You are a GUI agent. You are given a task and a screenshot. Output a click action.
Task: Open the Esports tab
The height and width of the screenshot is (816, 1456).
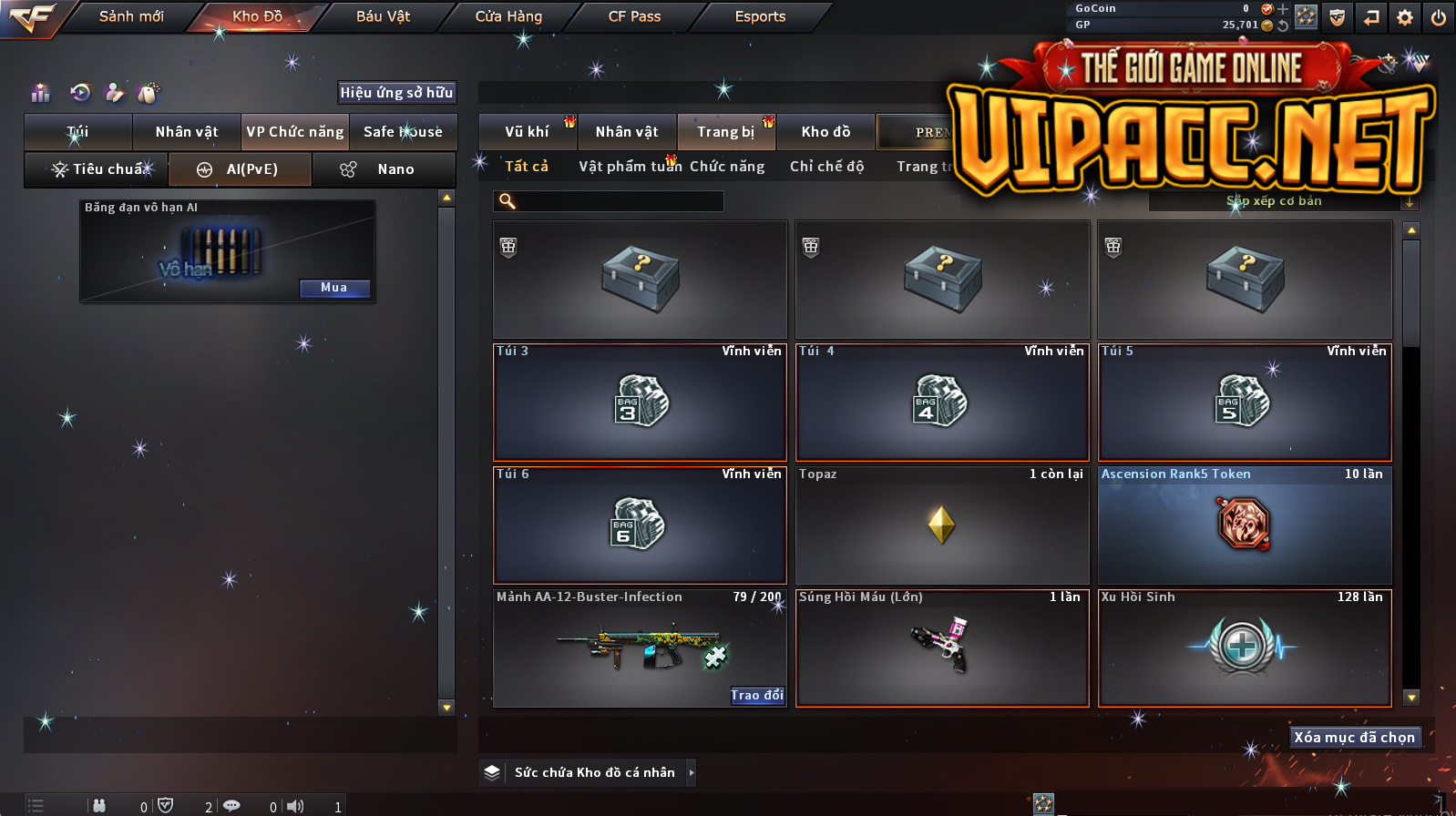click(x=760, y=16)
